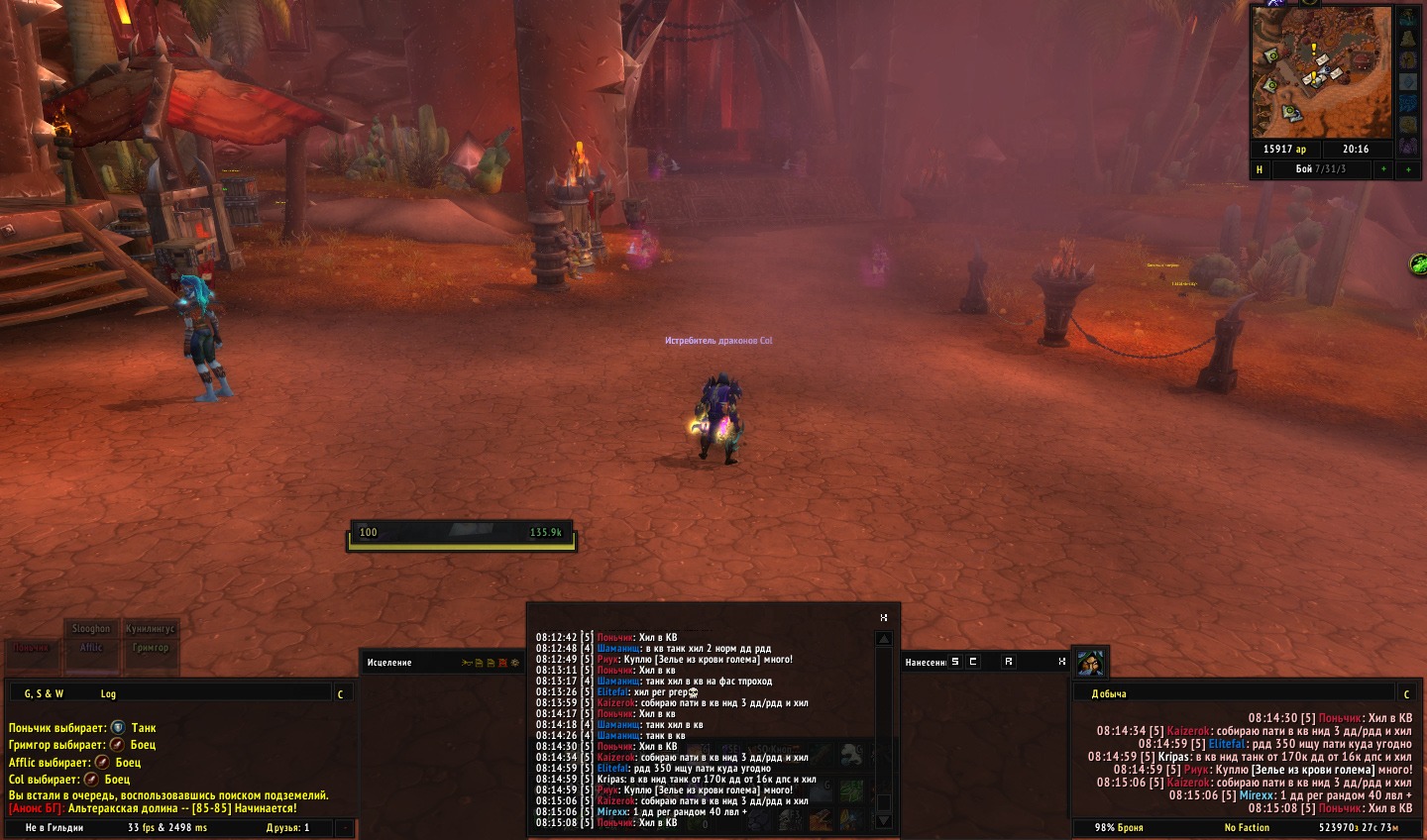The image size is (1427, 840).
Task: Select party member Гримгор's raid frame
Action: pos(151,647)
